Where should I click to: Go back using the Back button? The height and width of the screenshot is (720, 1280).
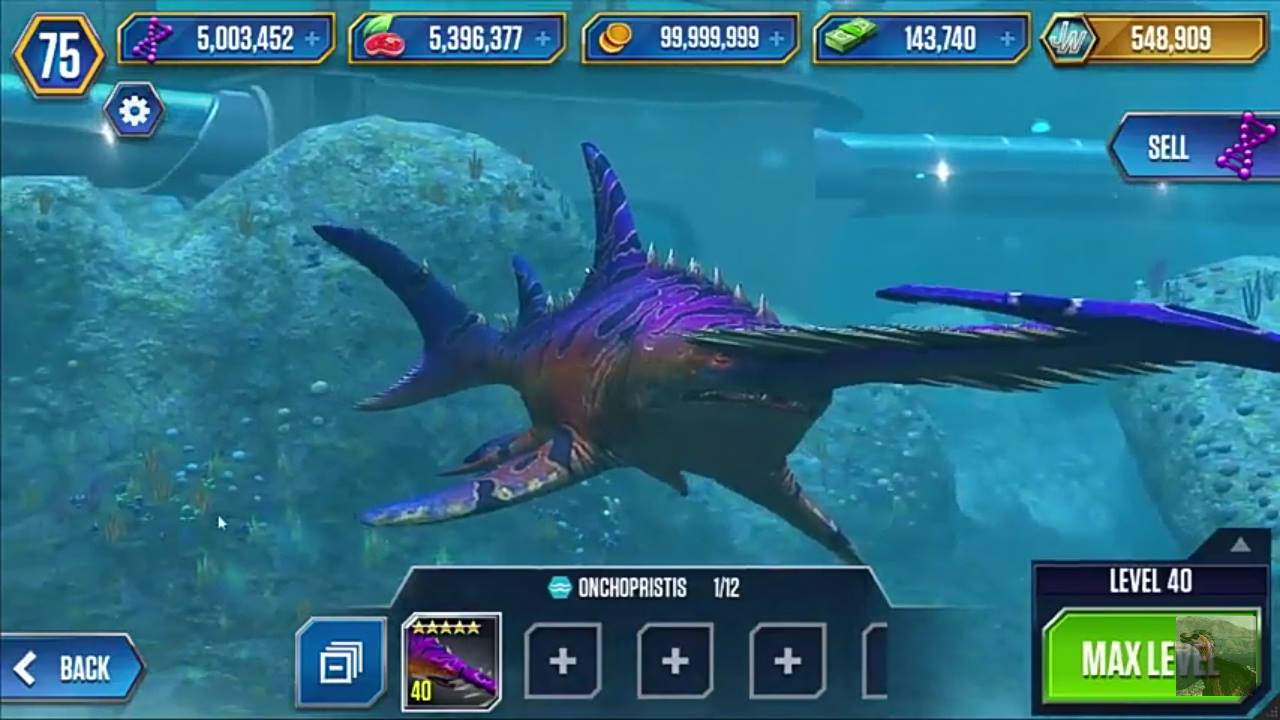(72, 668)
